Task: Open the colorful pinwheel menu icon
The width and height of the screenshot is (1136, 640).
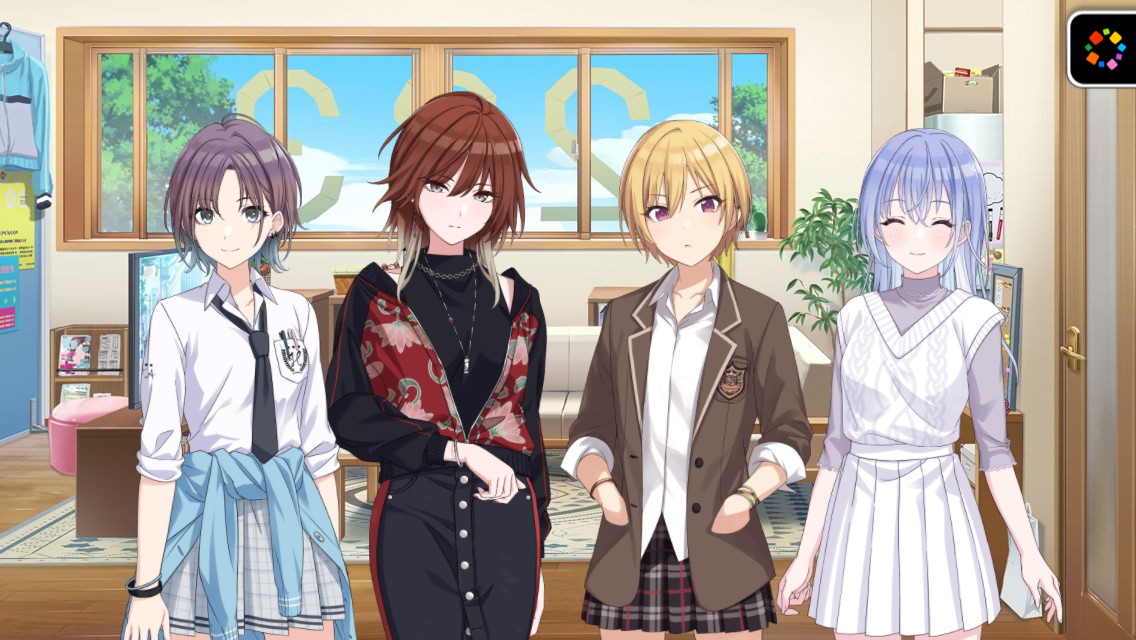Action: point(1104,48)
